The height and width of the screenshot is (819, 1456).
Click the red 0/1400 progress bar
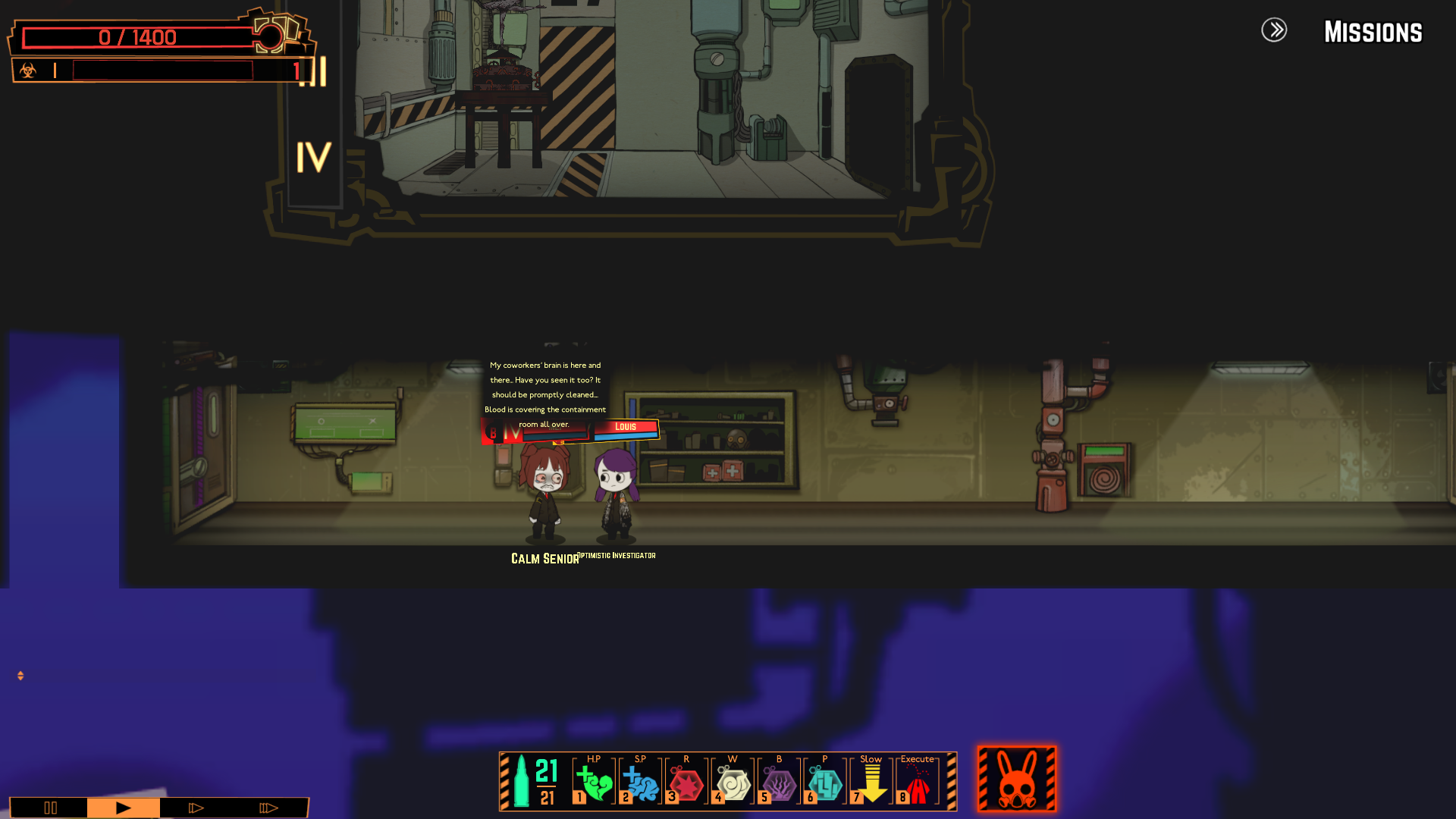pyautogui.click(x=136, y=37)
